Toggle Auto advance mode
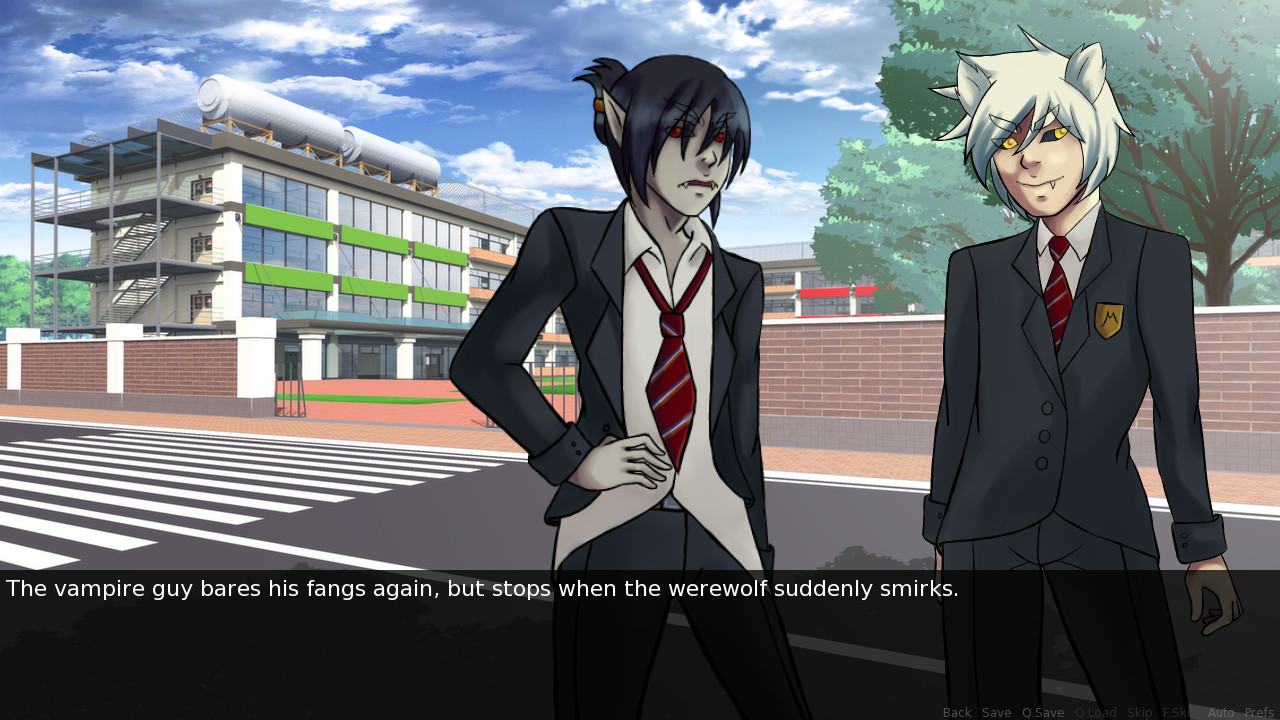 pos(1221,712)
